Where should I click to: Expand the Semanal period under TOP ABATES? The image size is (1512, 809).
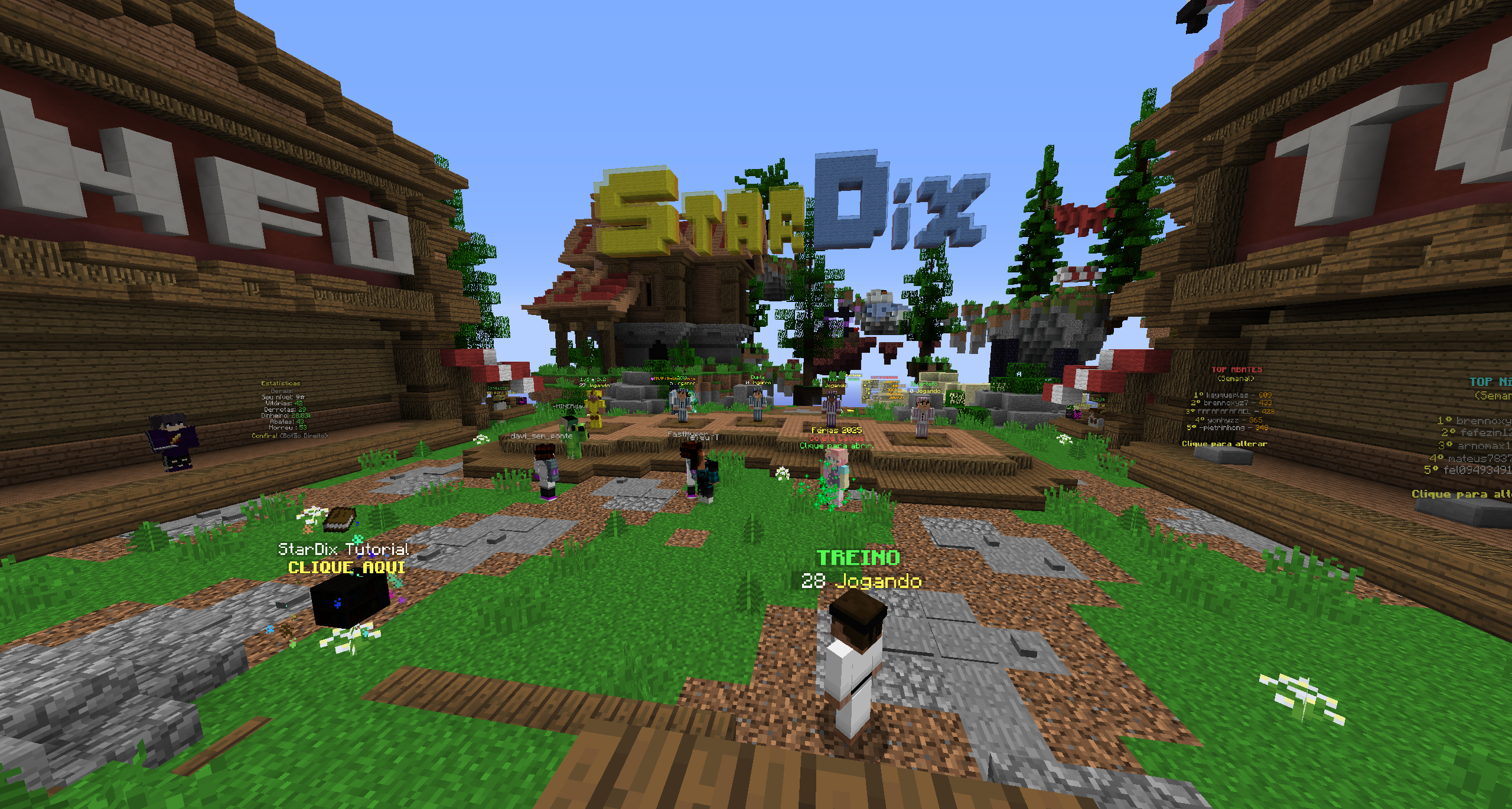[1236, 379]
